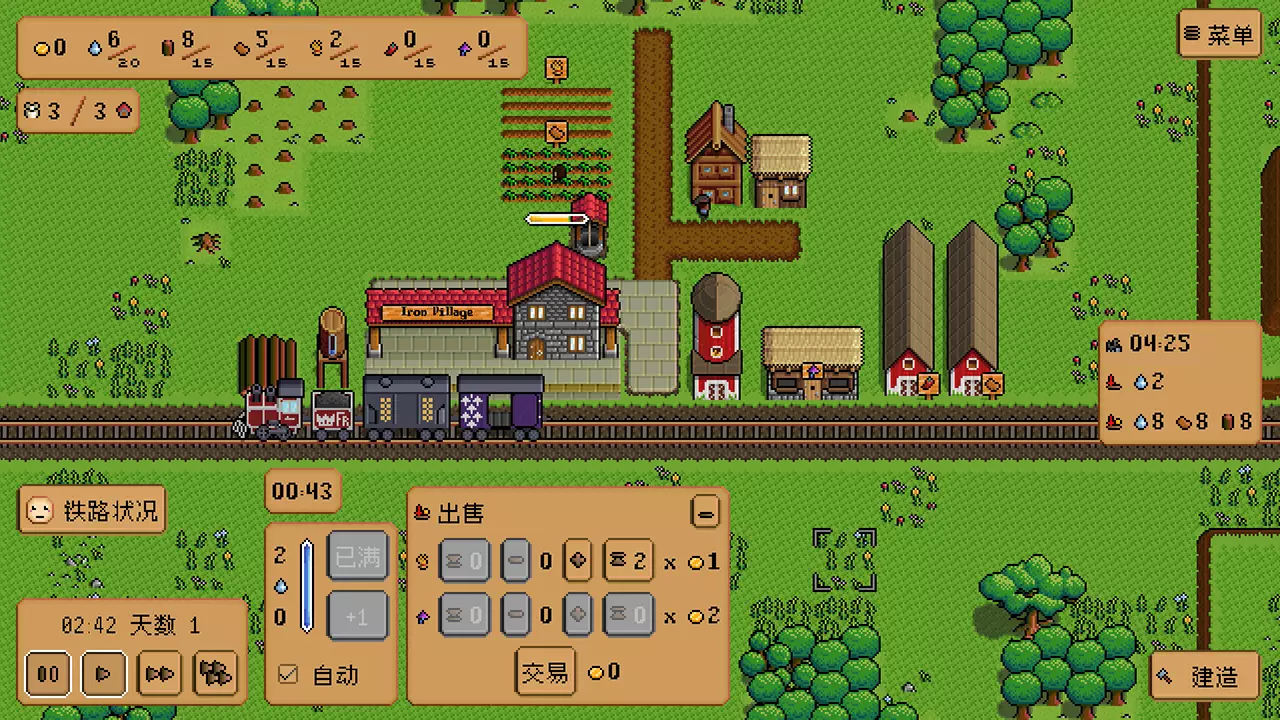
Task: Collapse the 出售 sell panel
Action: click(705, 511)
